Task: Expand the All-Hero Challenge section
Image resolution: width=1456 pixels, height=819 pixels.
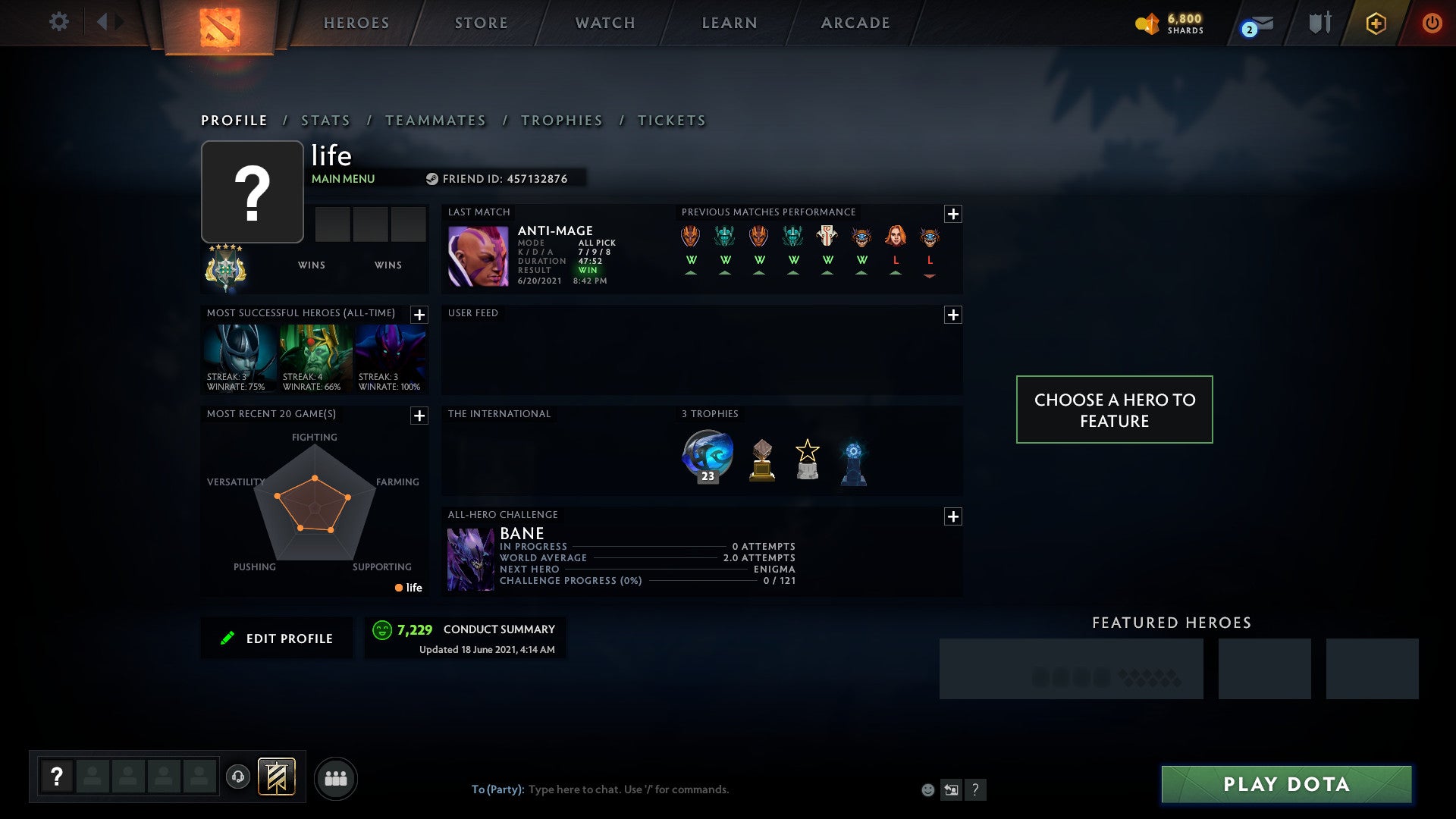Action: click(x=954, y=516)
